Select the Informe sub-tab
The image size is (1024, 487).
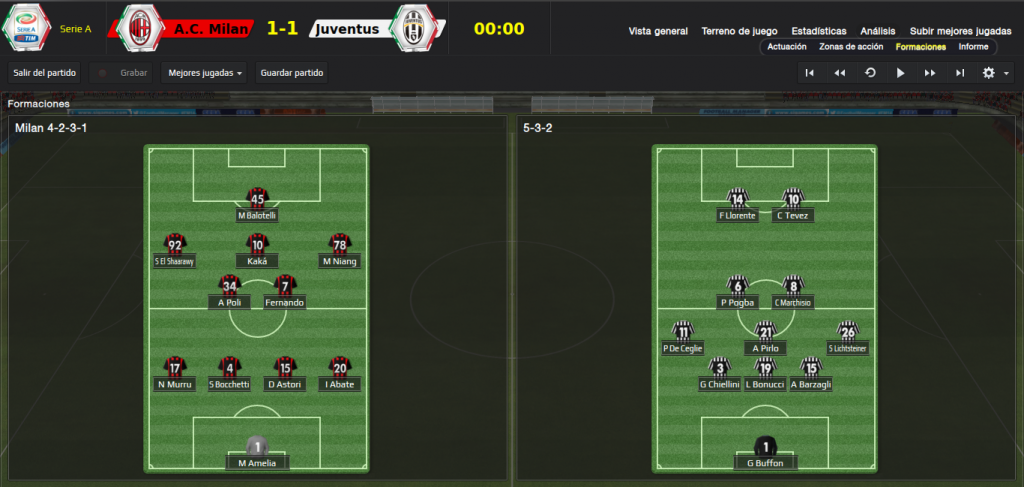tap(973, 47)
